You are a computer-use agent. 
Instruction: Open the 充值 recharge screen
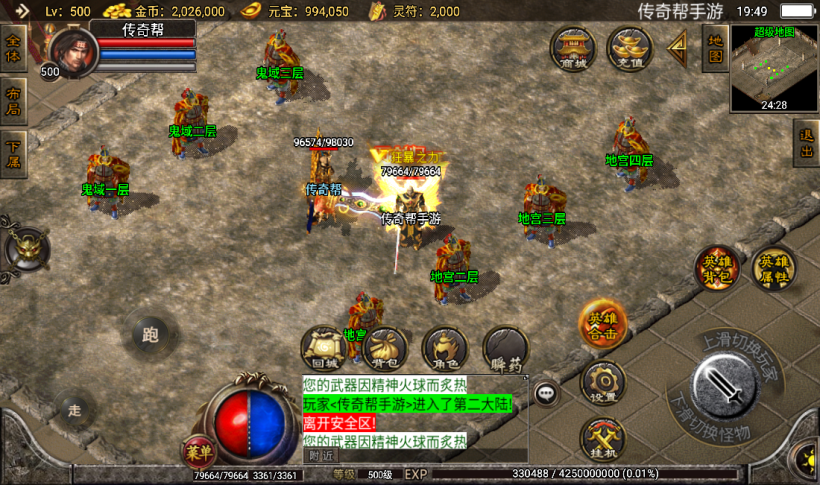tap(629, 48)
